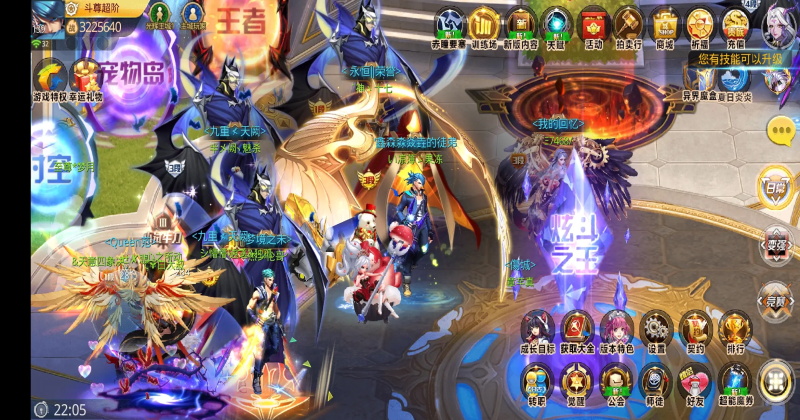Open the 设置 settings gear
The image size is (800, 420).
pos(656,329)
